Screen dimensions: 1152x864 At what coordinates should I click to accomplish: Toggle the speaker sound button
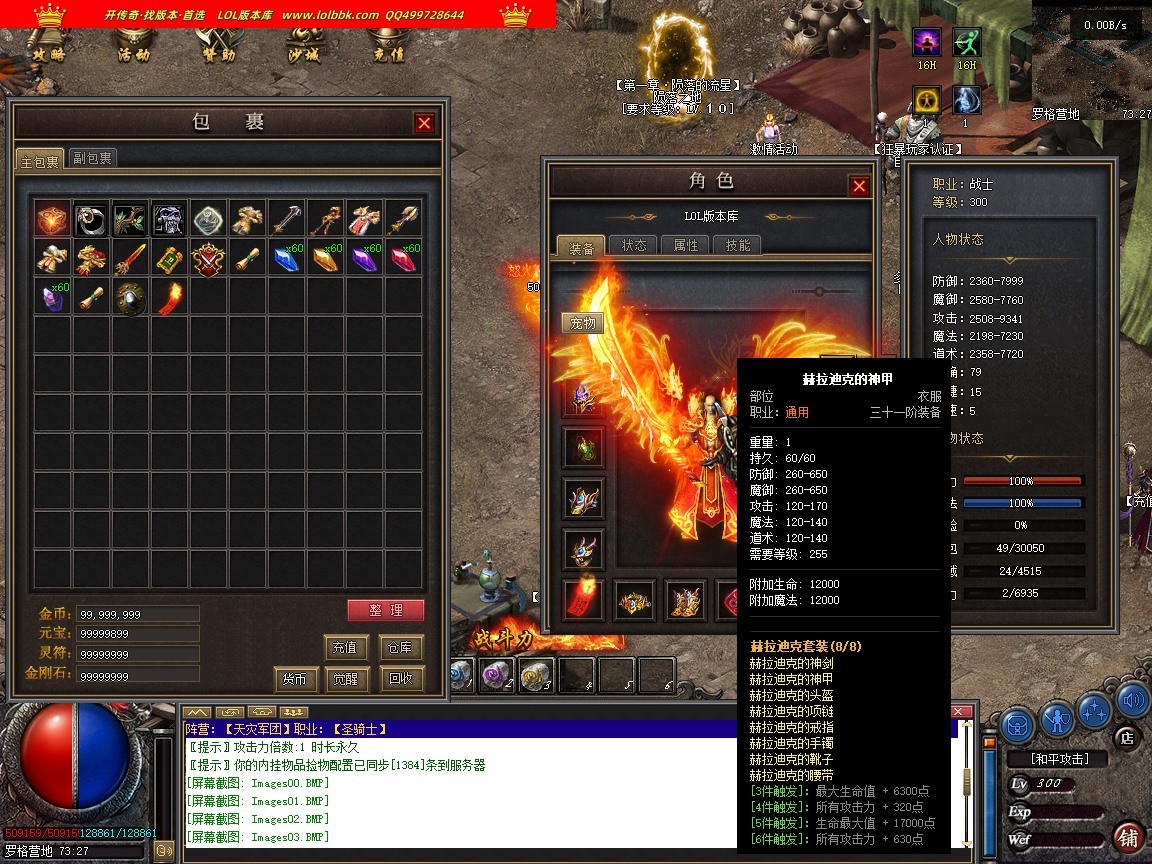[x=1131, y=699]
